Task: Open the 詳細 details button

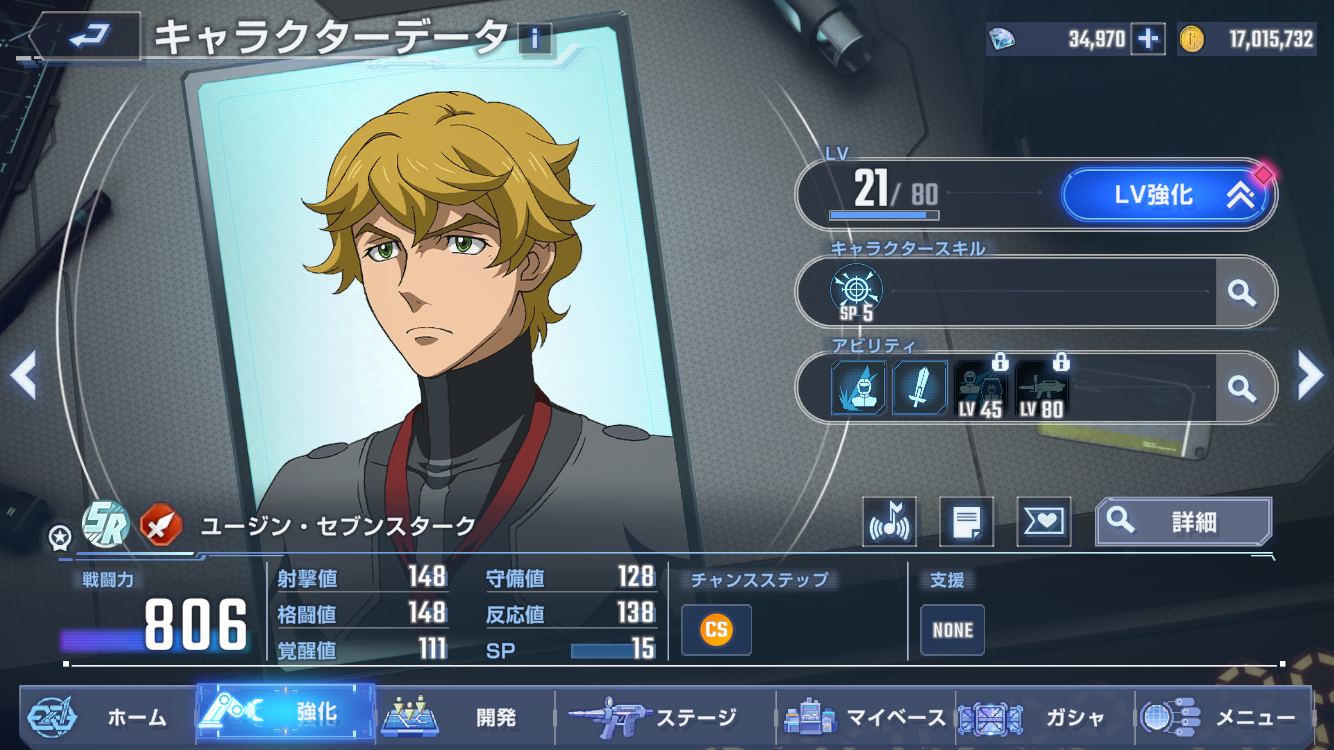Action: click(1184, 521)
